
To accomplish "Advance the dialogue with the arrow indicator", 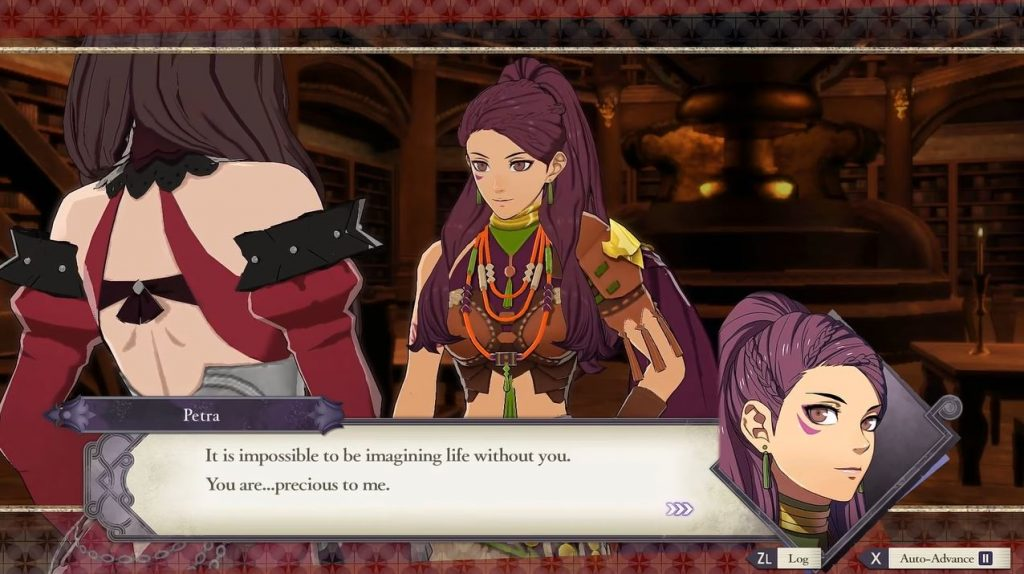I will tap(679, 509).
